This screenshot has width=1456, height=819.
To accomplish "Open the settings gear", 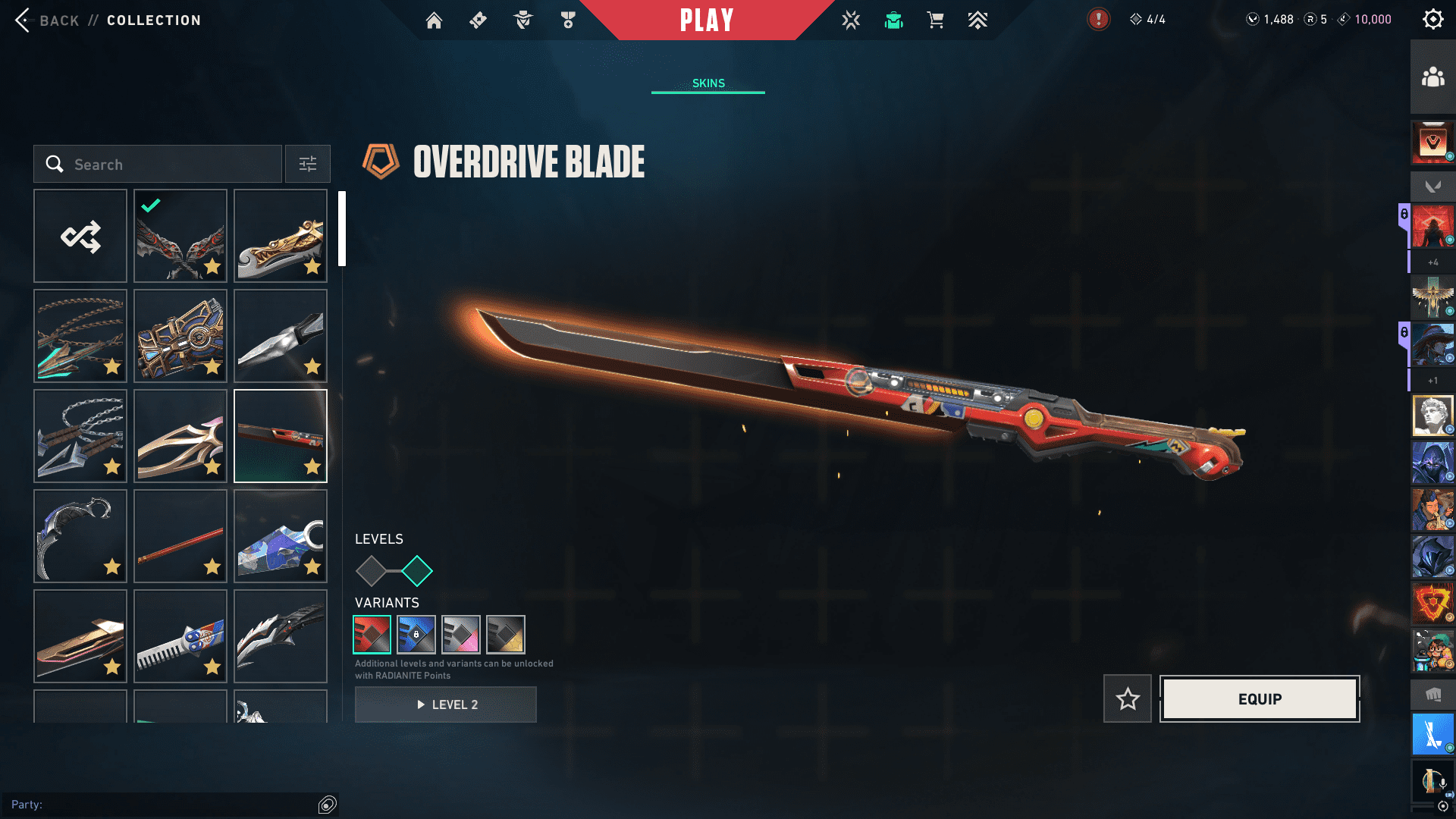I will [x=1432, y=20].
